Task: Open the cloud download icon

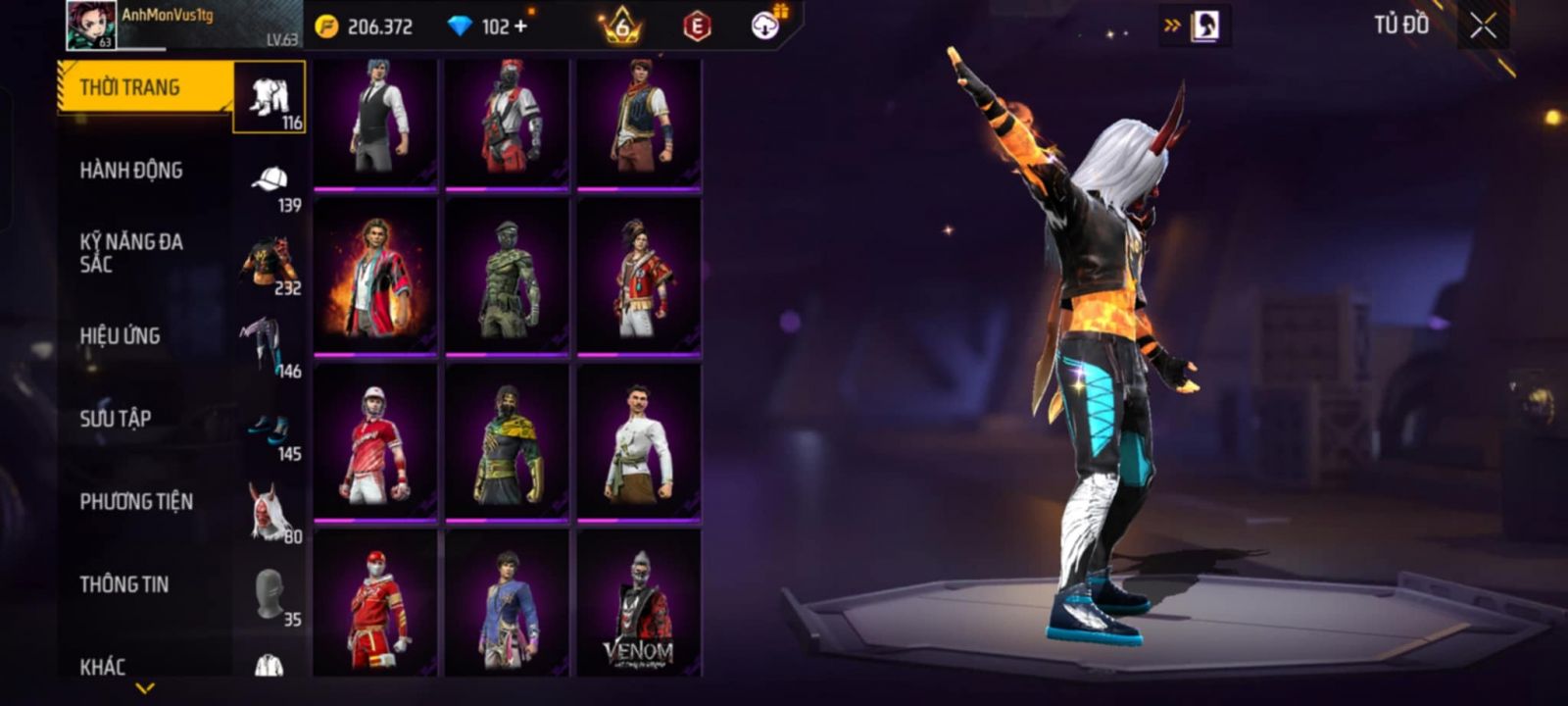Action: tap(765, 25)
